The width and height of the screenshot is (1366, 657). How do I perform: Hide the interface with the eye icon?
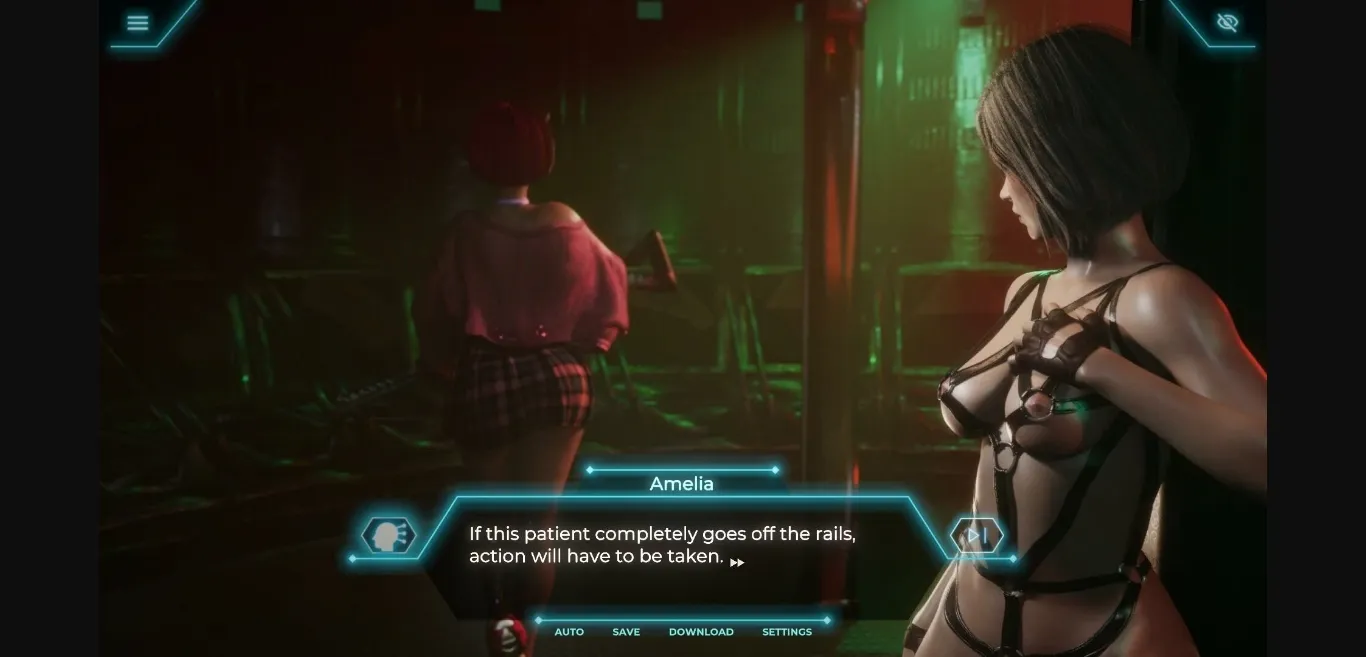[1227, 23]
